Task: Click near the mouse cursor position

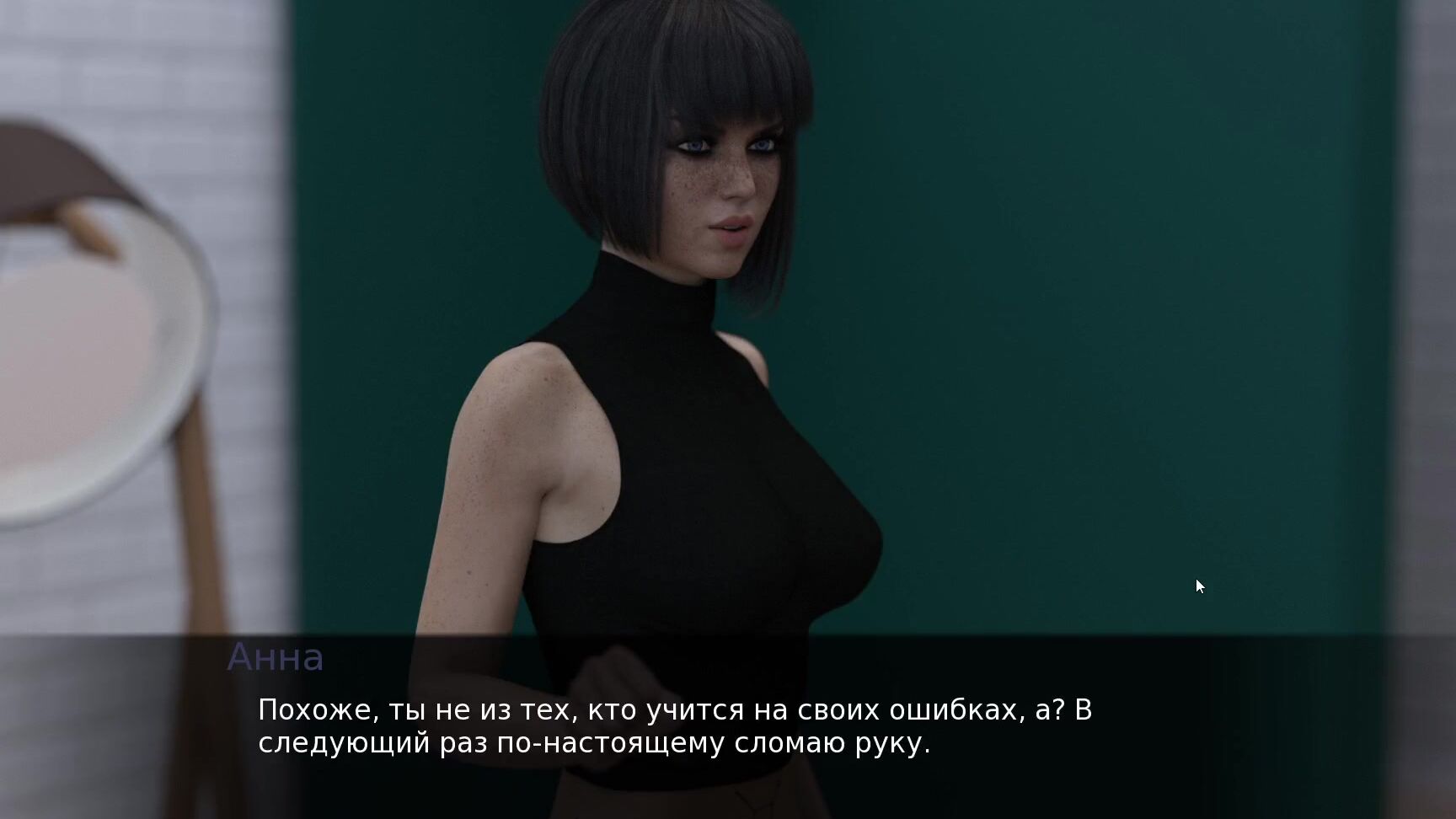Action: [1199, 586]
